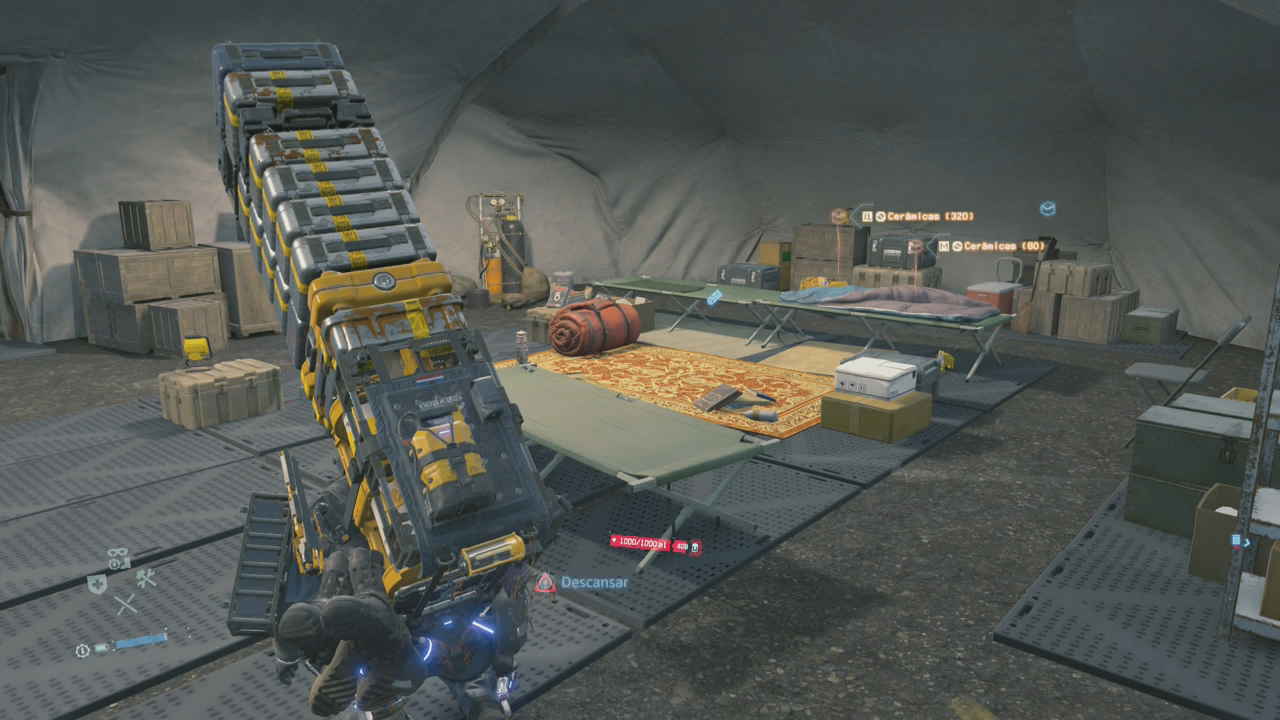The height and width of the screenshot is (720, 1280).
Task: Click the mask and boot equipment icon
Action: click(118, 558)
